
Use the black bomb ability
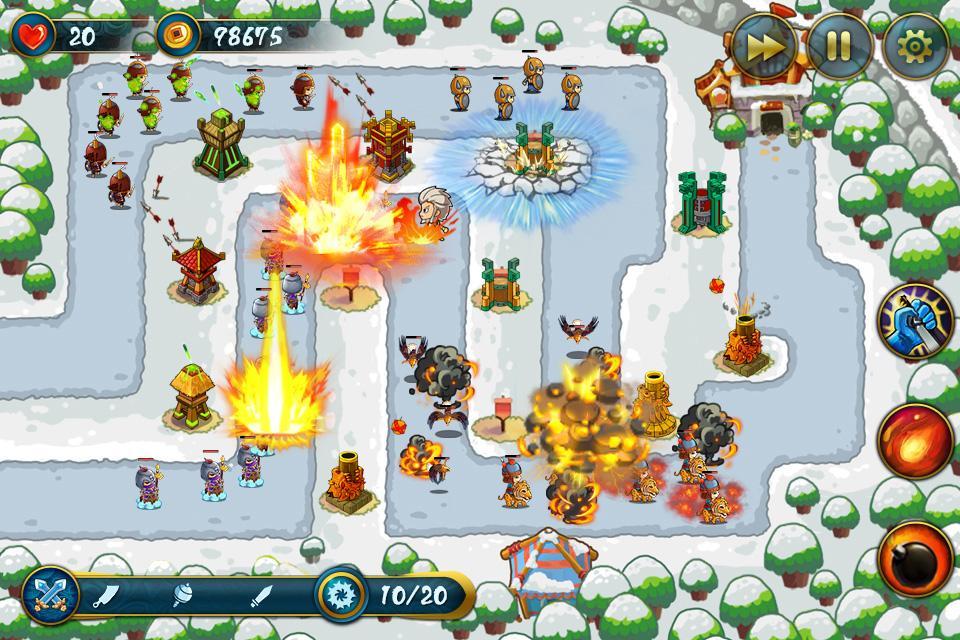click(x=914, y=556)
